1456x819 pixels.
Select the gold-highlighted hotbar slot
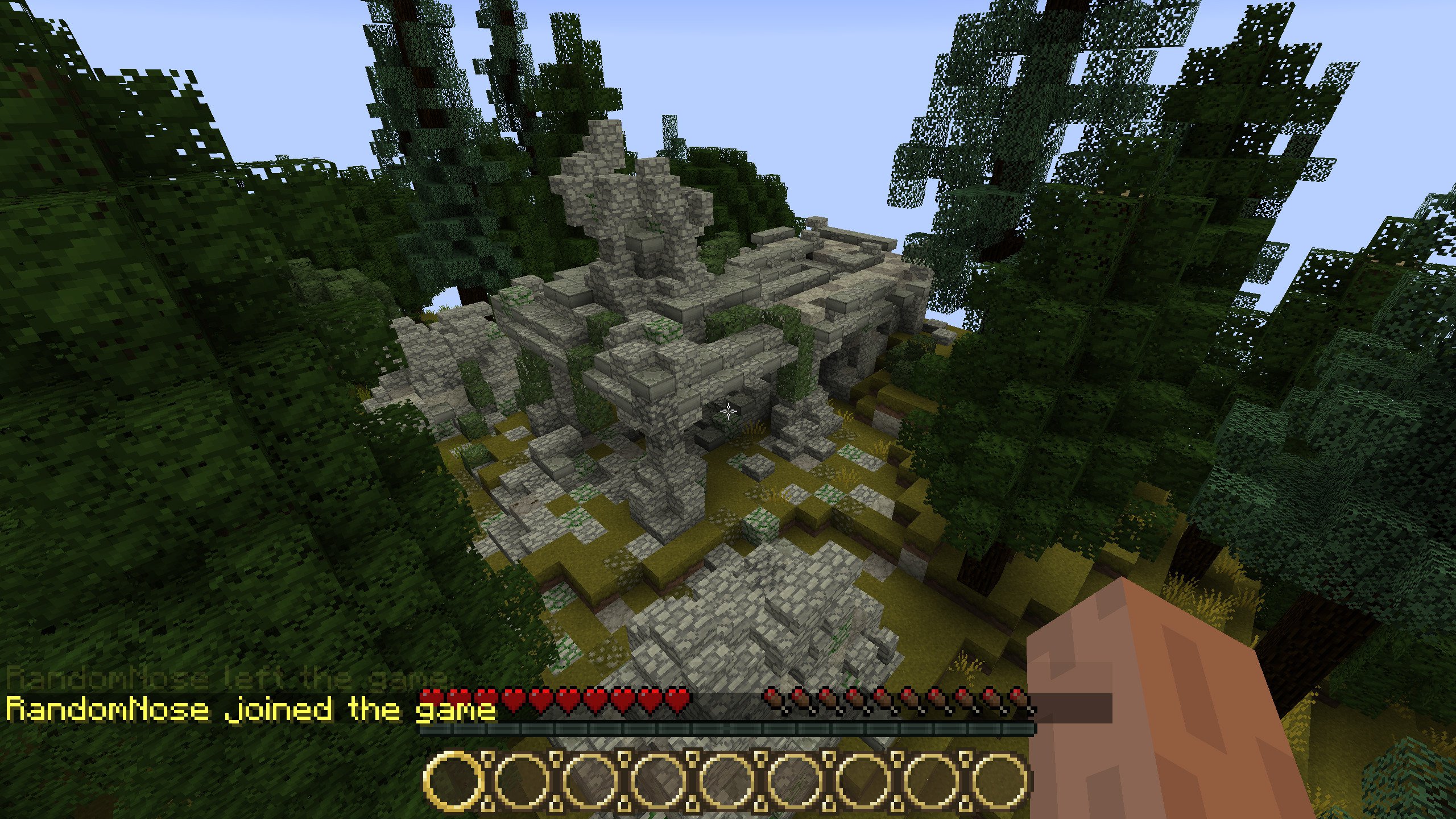click(453, 780)
